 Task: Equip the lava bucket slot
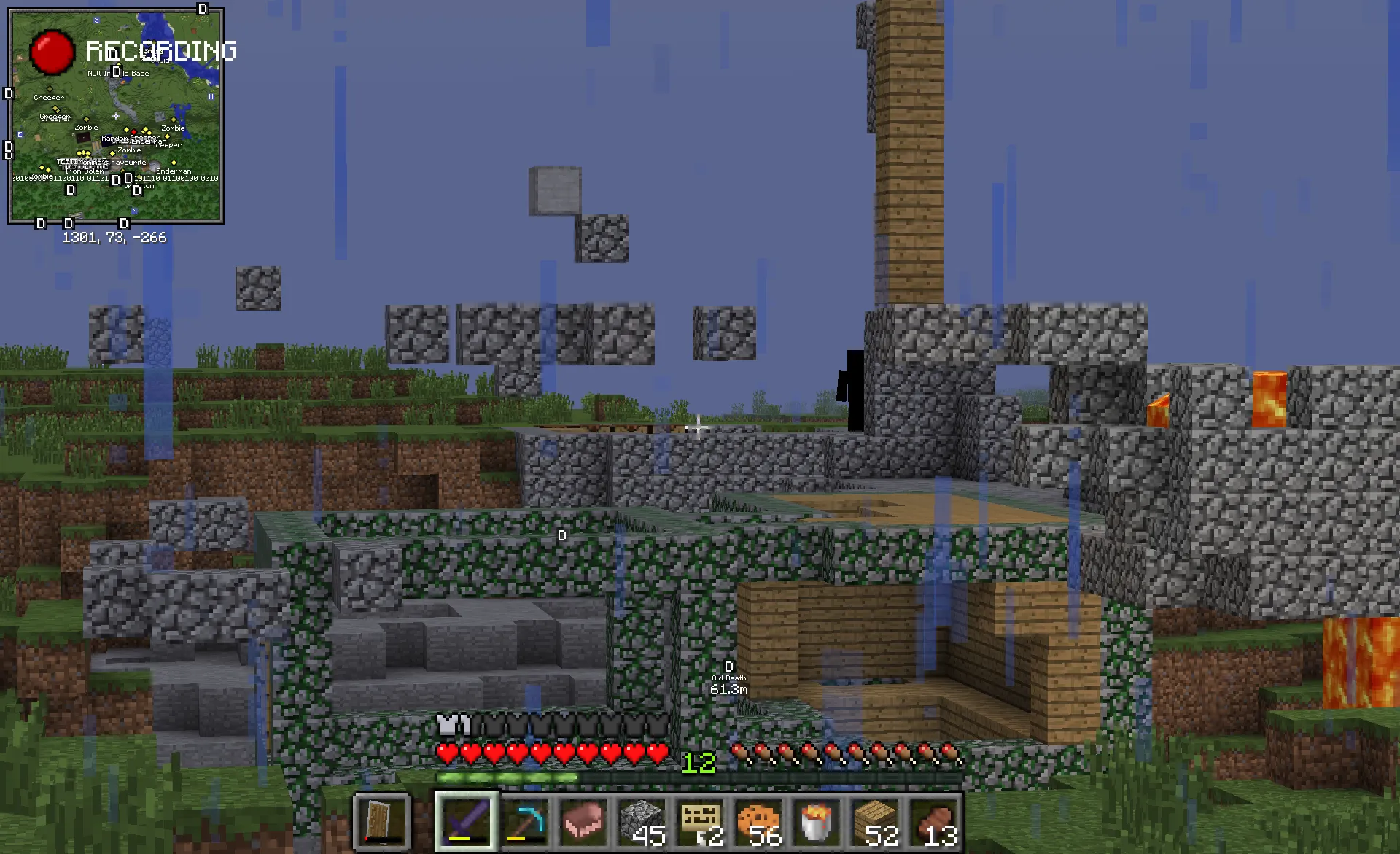click(x=817, y=821)
